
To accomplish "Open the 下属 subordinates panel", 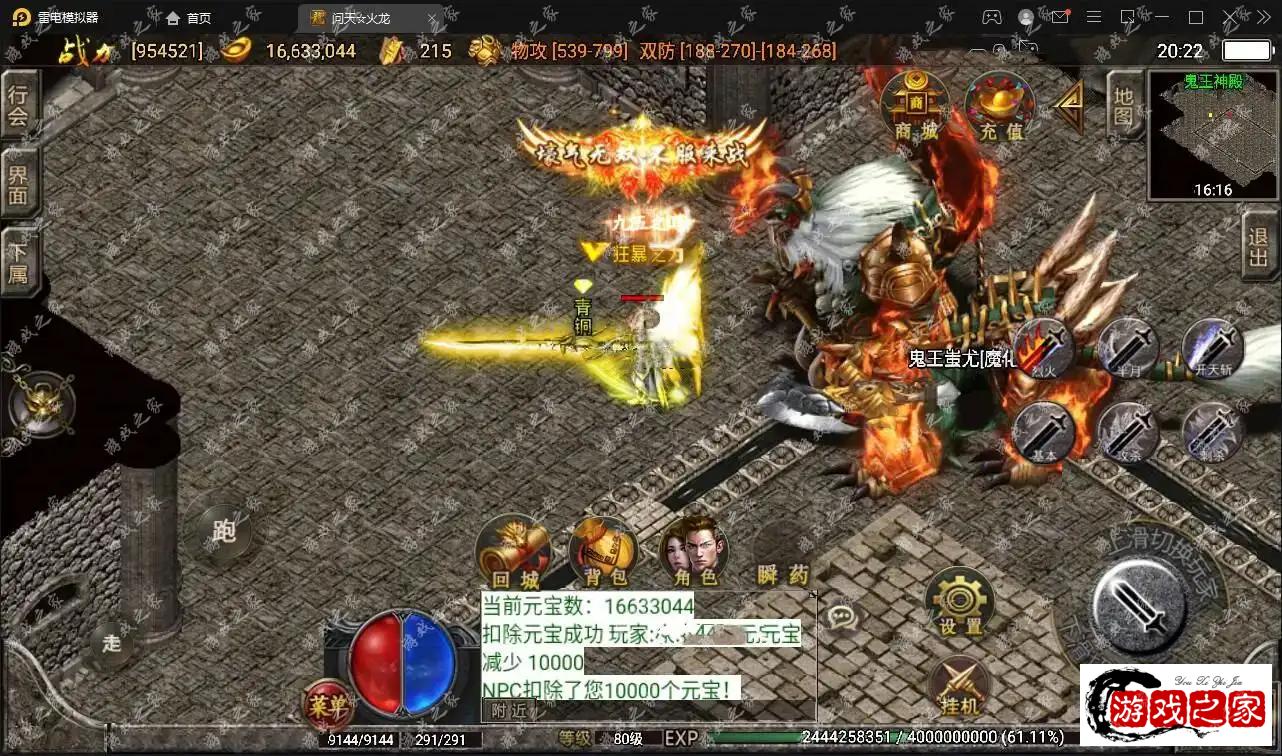I will click(18, 262).
